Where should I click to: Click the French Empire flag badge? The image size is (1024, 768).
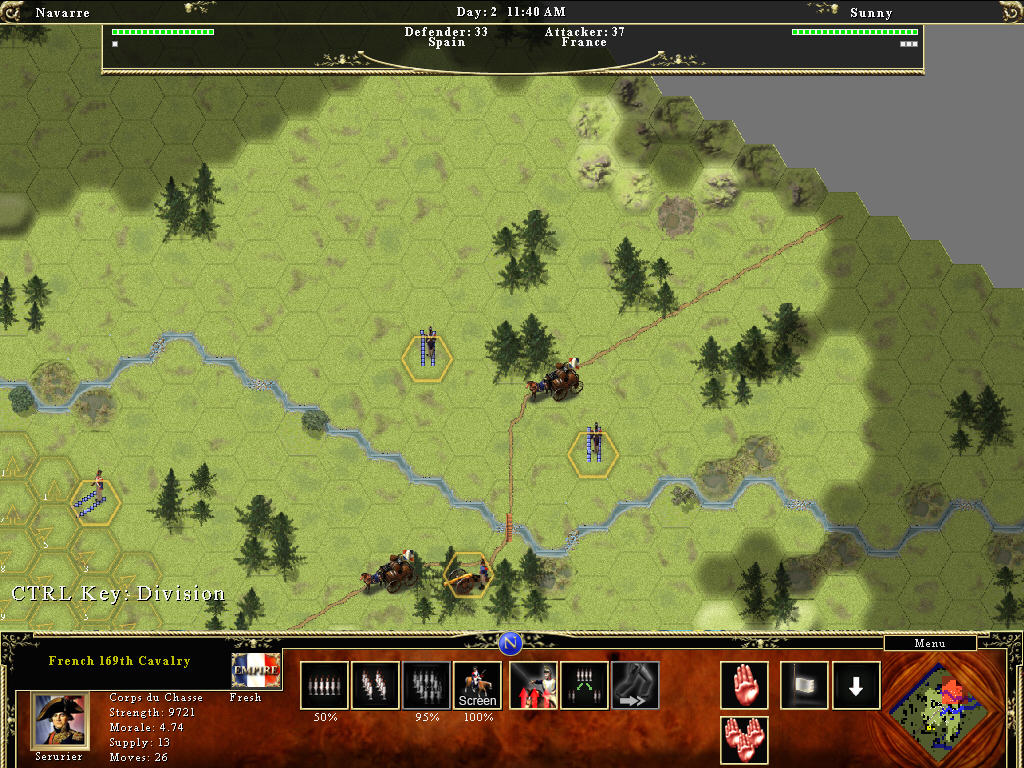coord(256,671)
